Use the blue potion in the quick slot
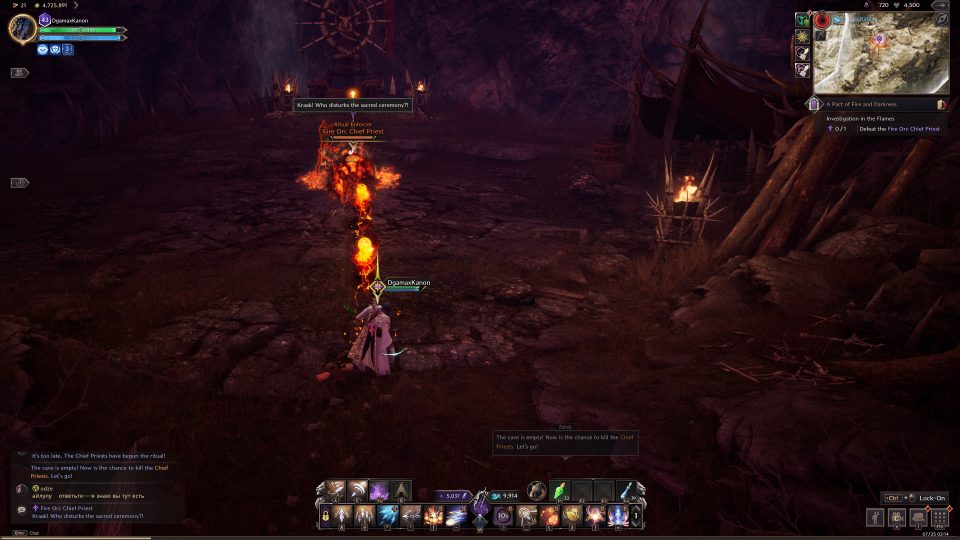 [x=626, y=491]
